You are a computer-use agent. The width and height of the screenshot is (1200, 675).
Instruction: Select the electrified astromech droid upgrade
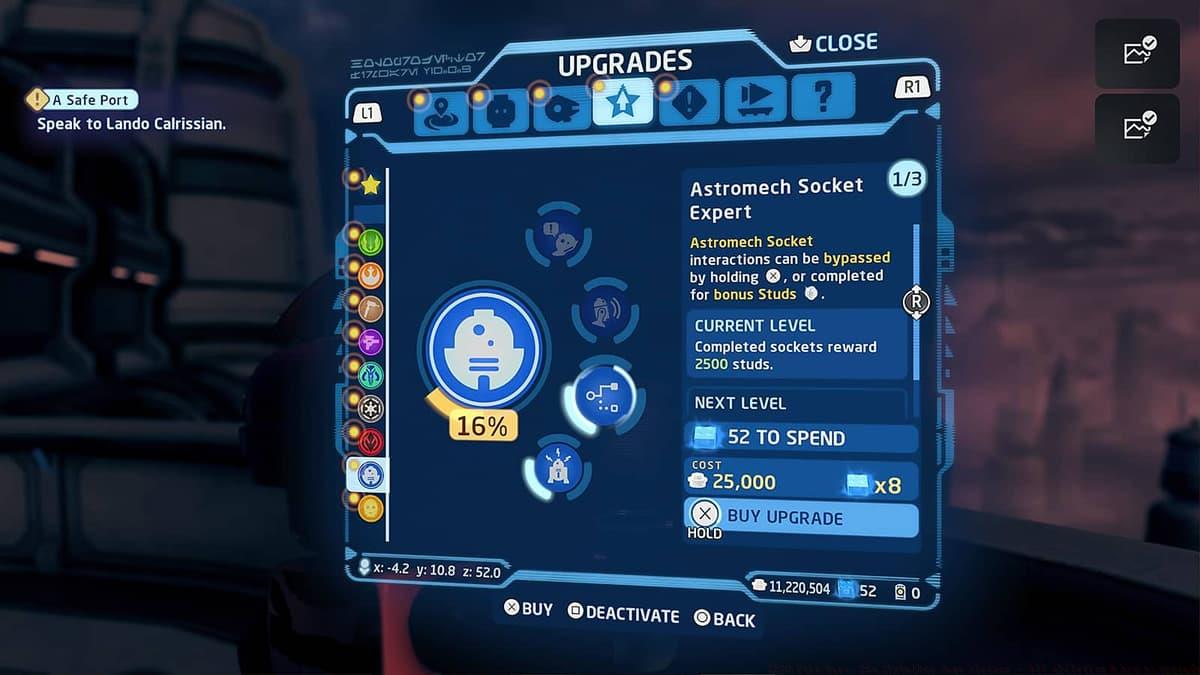(x=558, y=466)
